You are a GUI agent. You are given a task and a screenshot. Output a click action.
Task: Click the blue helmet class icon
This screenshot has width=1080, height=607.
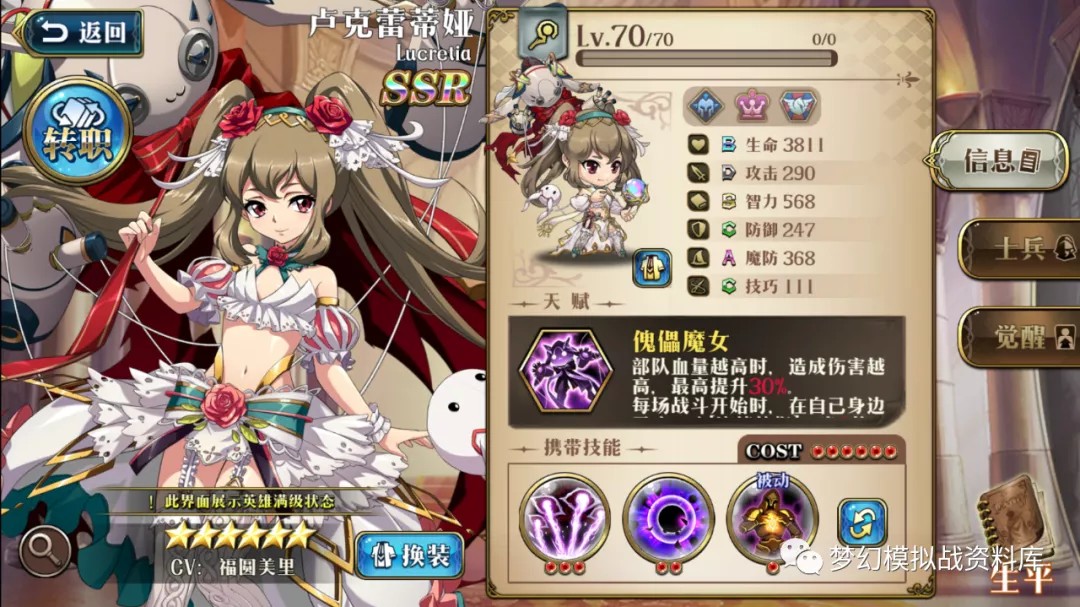(x=704, y=104)
